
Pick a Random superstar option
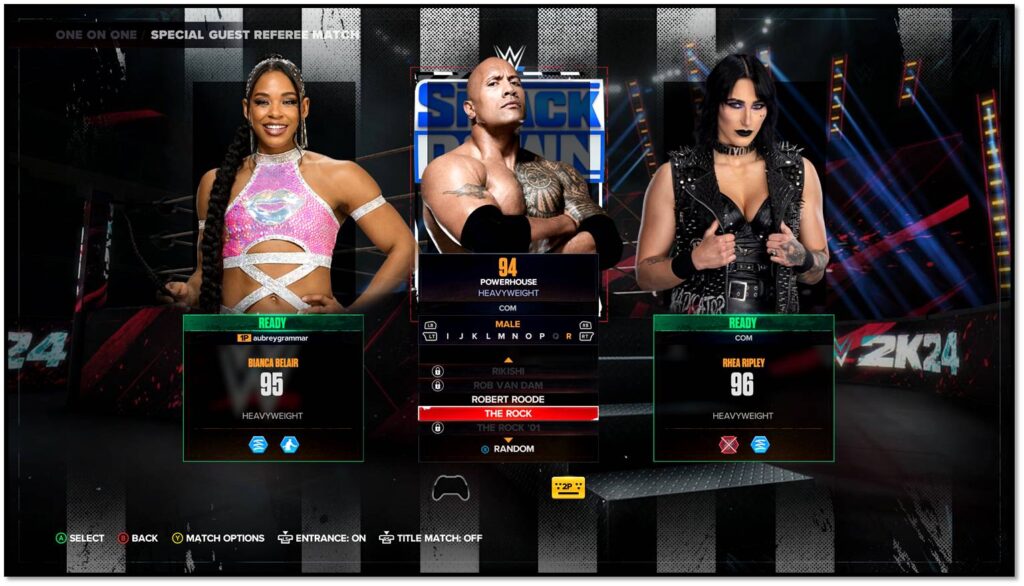point(508,449)
